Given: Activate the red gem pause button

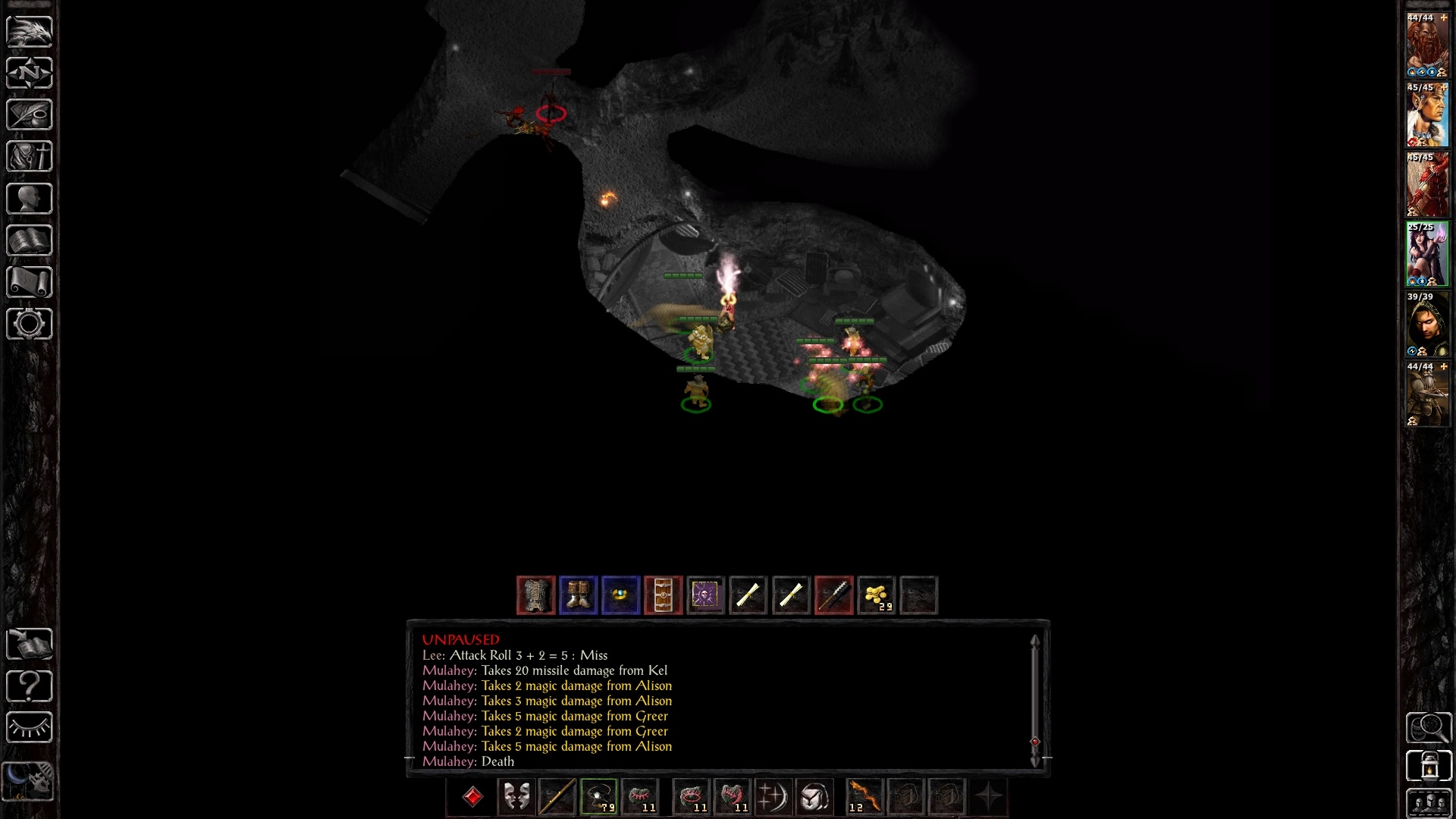Looking at the screenshot, I should 472,797.
